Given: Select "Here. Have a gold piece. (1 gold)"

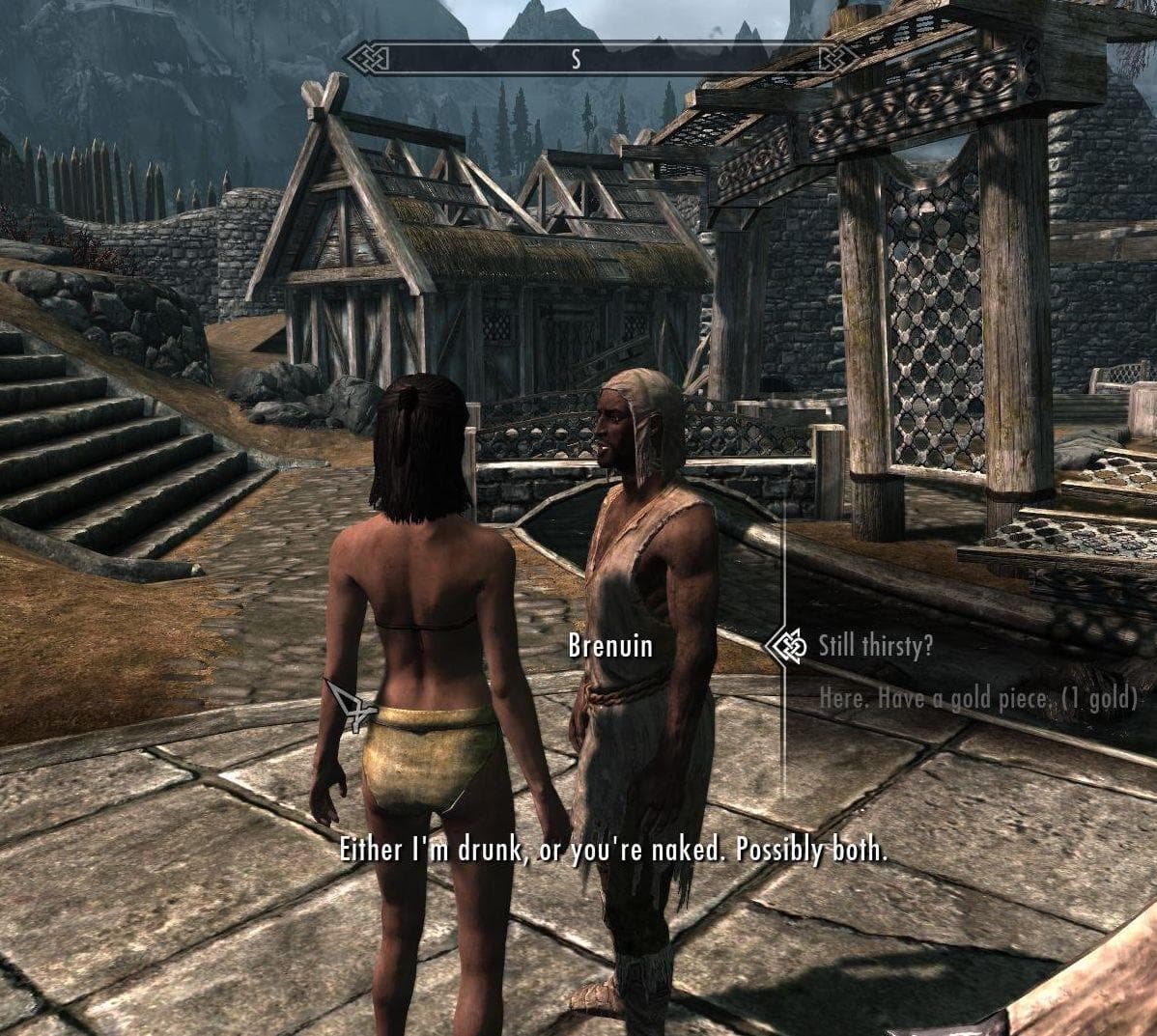Looking at the screenshot, I should pos(976,698).
